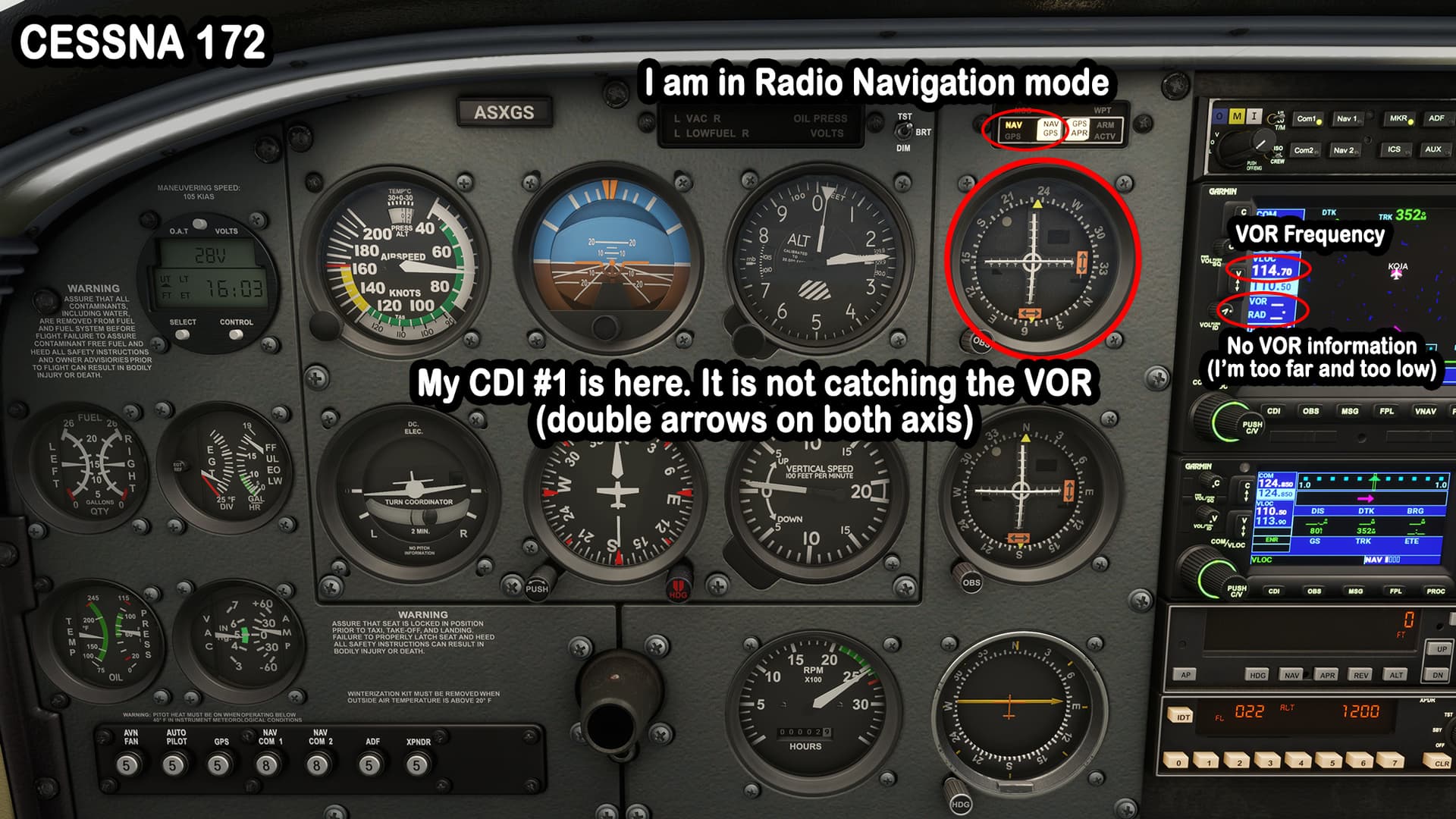Select APR approach mode on the autopilot
Screen dimensions: 1456x819
coord(1328,675)
